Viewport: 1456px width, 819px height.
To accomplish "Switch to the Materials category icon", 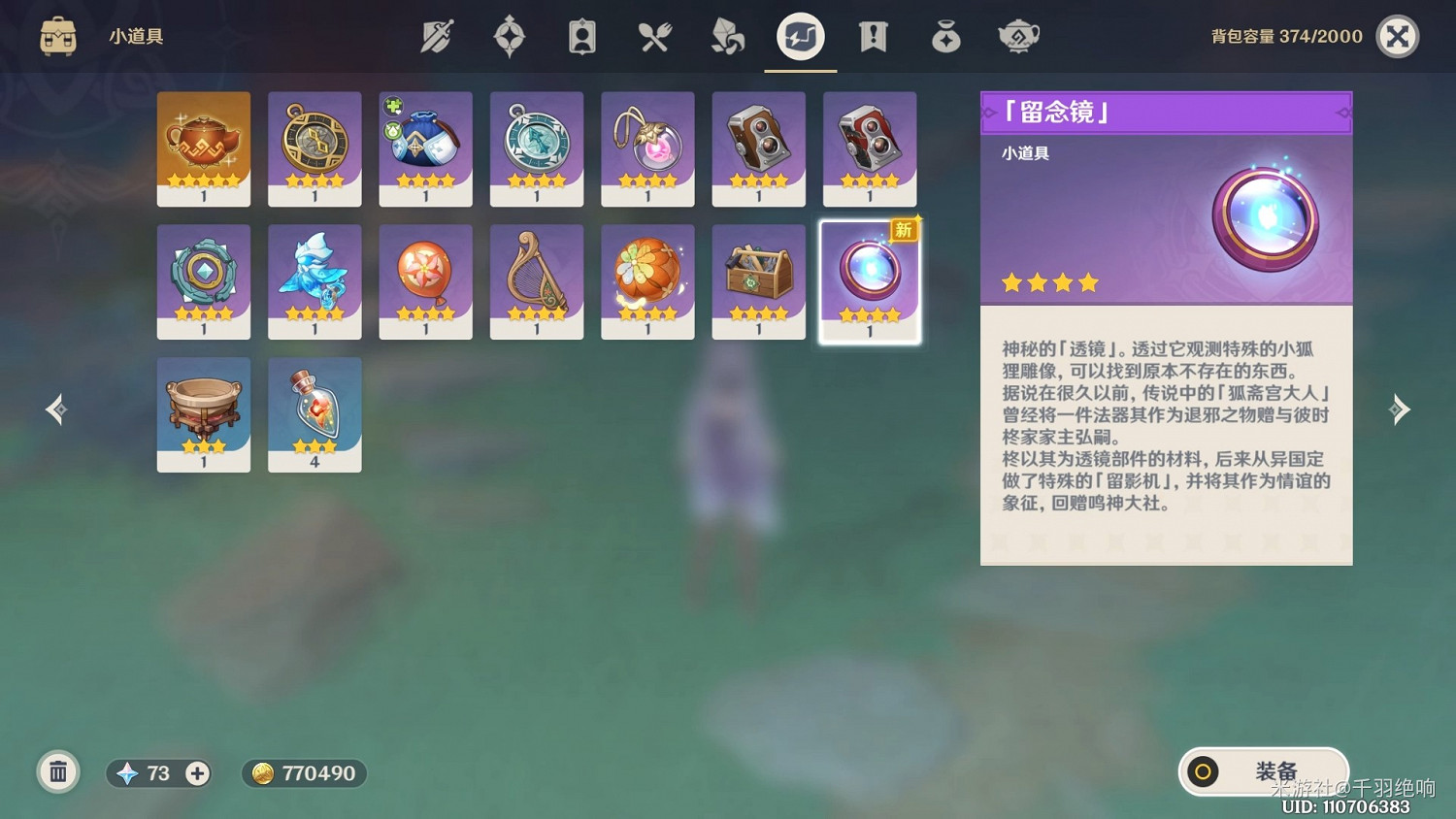I will click(727, 36).
